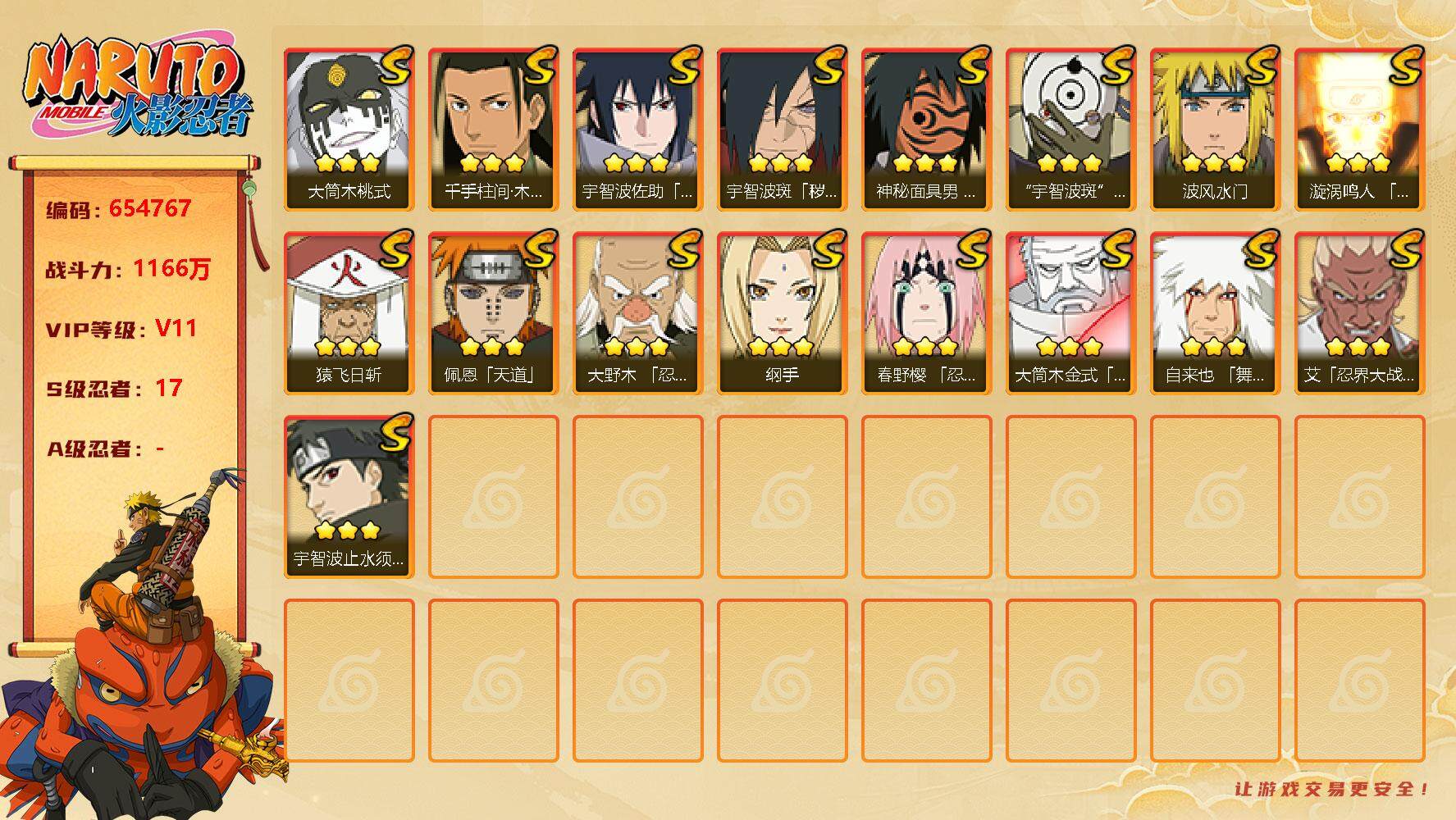
Task: Pick the glowing 漩涡鸣人 card
Action: pos(1359,129)
